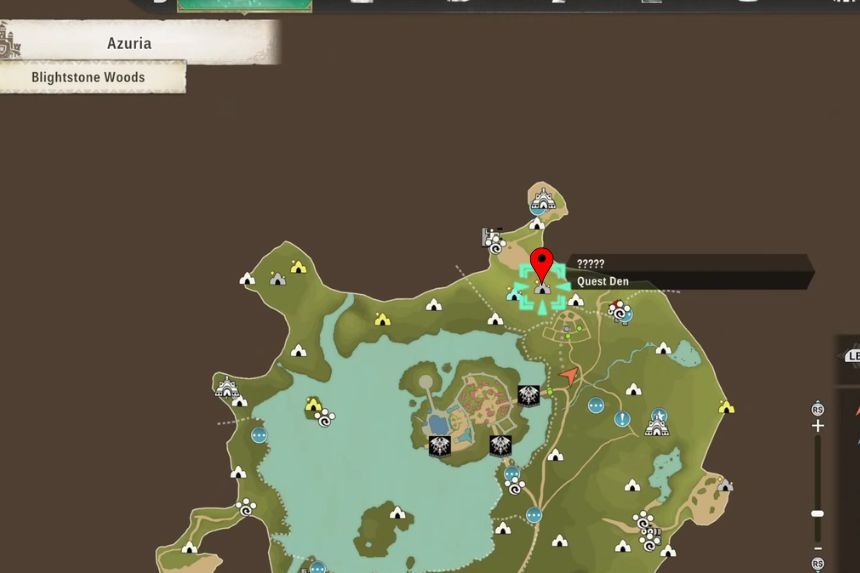Zoom out with the minus sign
Image resolution: width=860 pixels, height=573 pixels.
[x=818, y=548]
